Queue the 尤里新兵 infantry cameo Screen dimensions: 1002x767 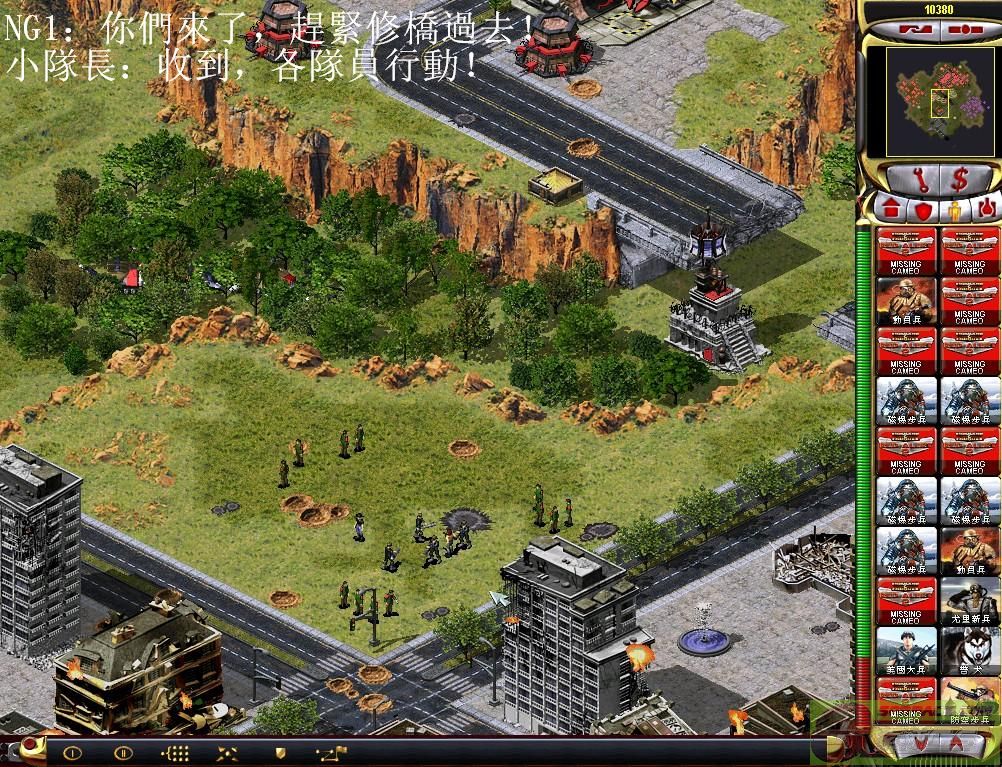point(969,602)
